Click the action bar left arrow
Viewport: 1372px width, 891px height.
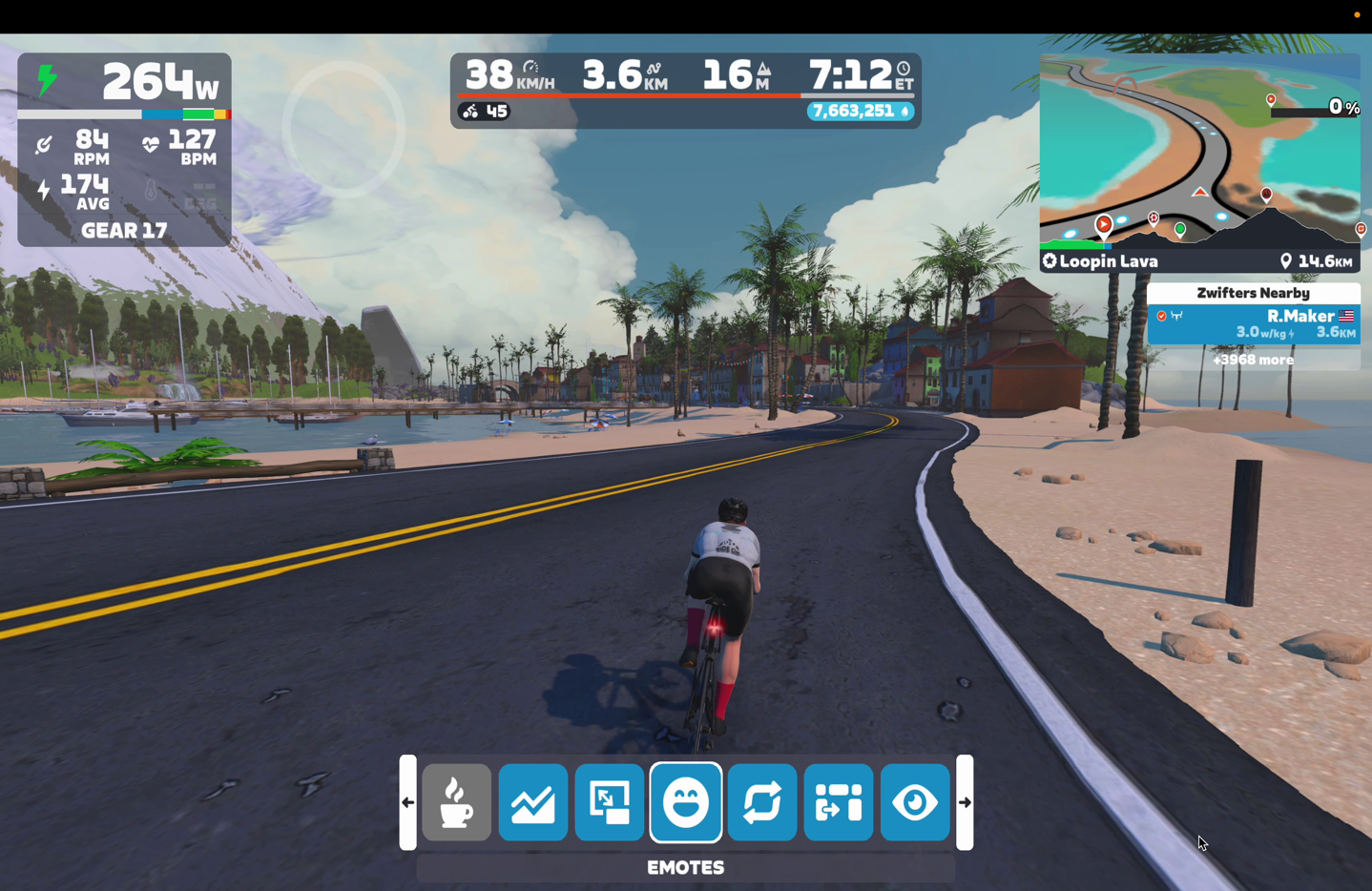pyautogui.click(x=407, y=802)
